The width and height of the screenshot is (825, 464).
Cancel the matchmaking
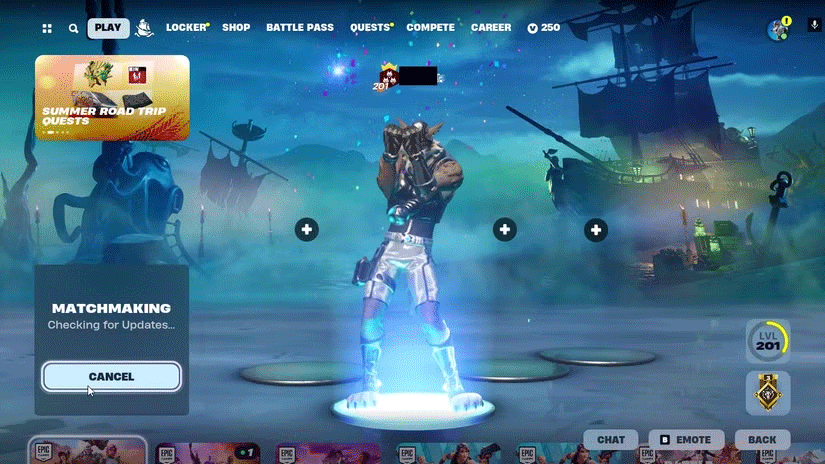(x=111, y=376)
